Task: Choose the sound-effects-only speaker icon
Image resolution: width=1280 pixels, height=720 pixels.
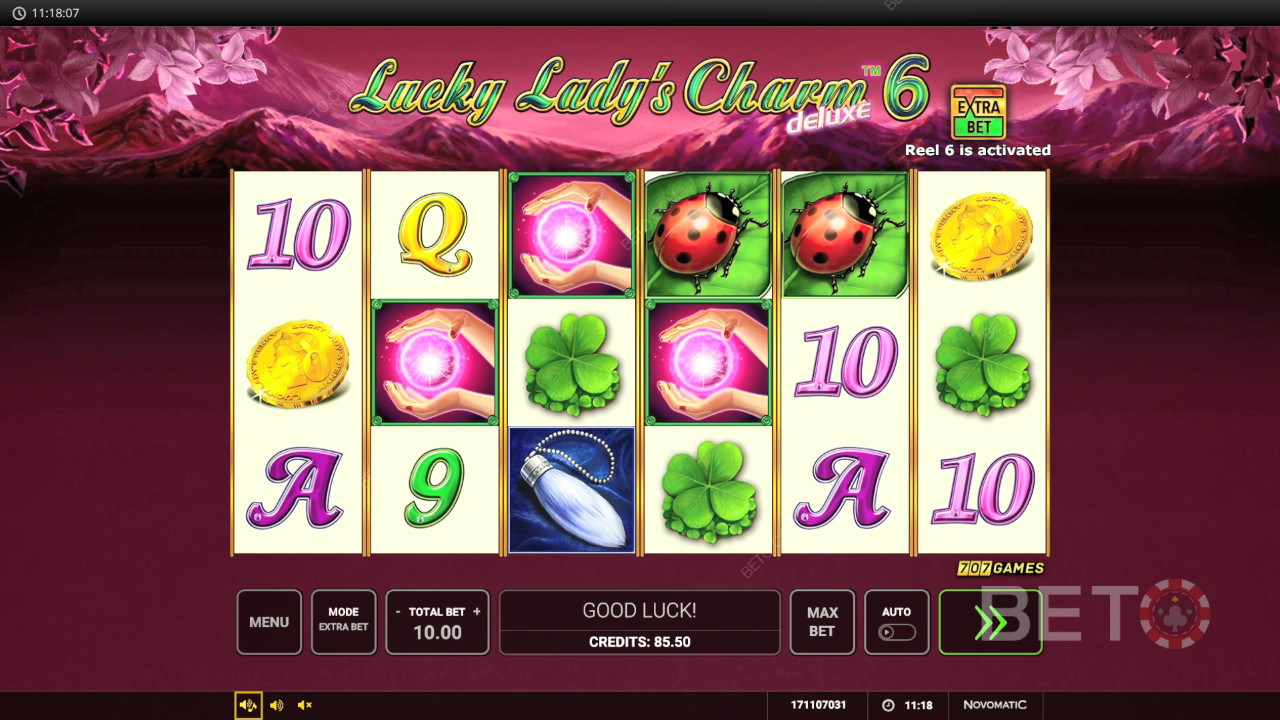Action: 277,705
